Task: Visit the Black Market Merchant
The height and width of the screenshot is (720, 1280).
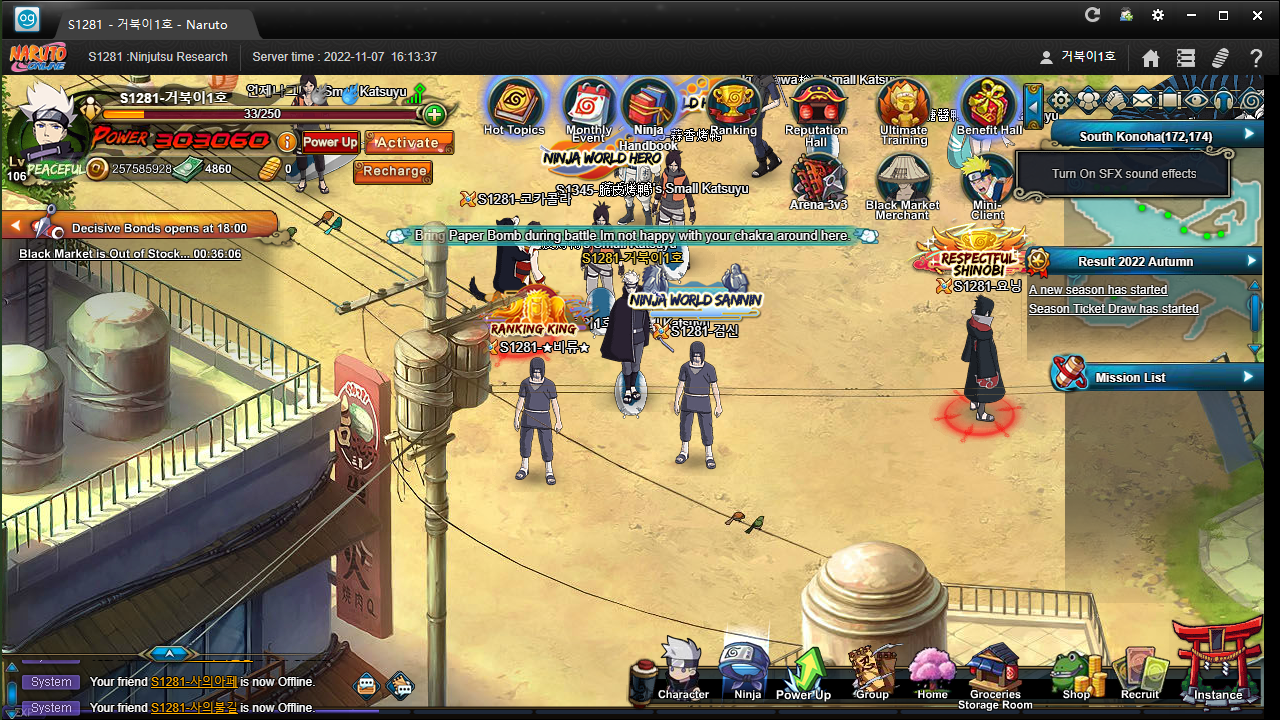Action: pos(903,182)
